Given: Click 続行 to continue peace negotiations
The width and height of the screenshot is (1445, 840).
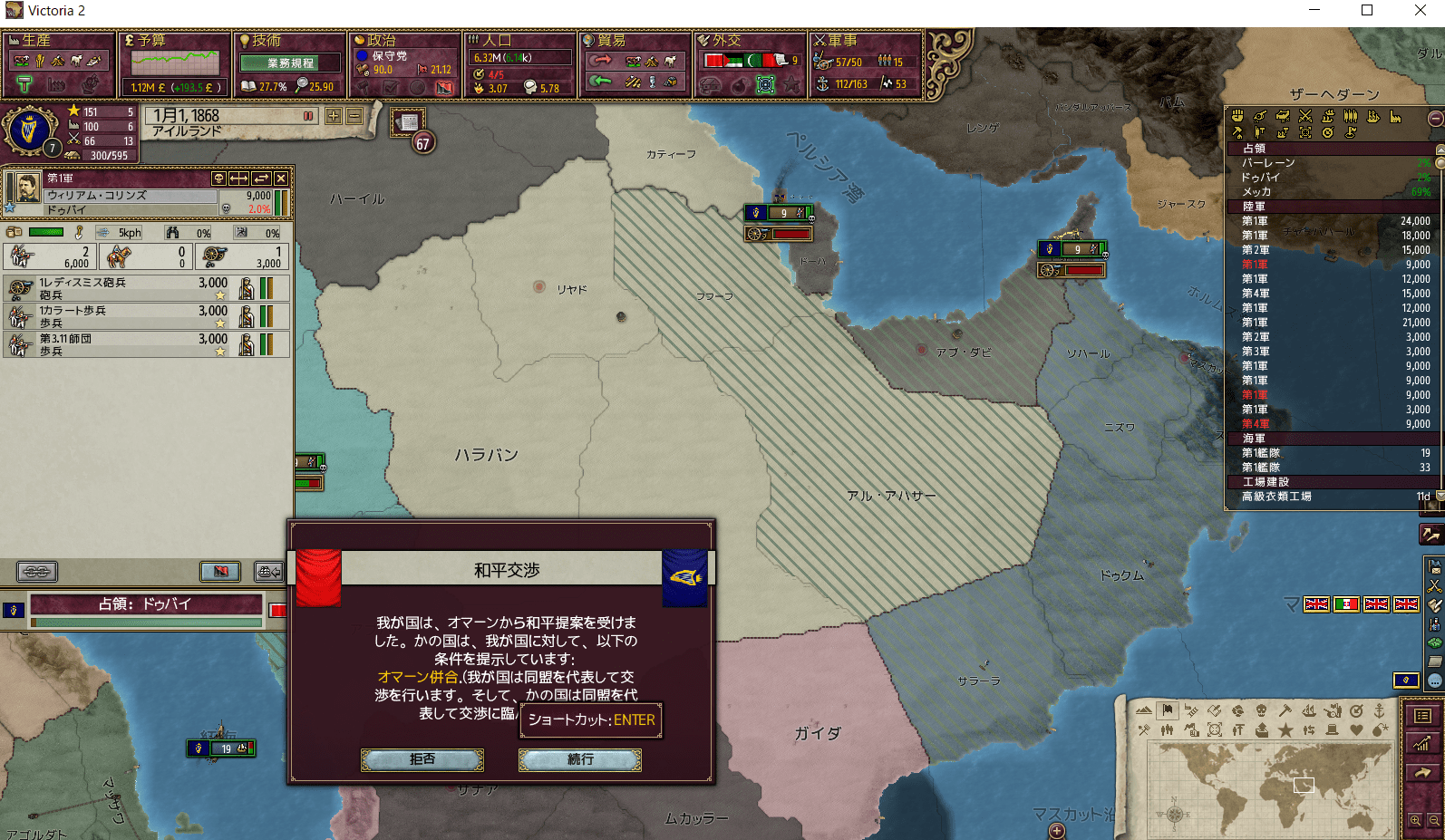Looking at the screenshot, I should coord(578,760).
